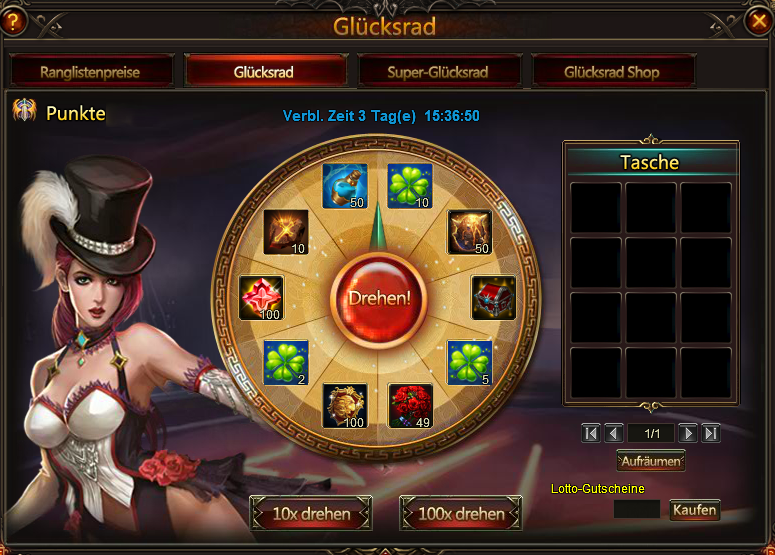
Task: Close the Glücksrad window
Action: tap(759, 19)
